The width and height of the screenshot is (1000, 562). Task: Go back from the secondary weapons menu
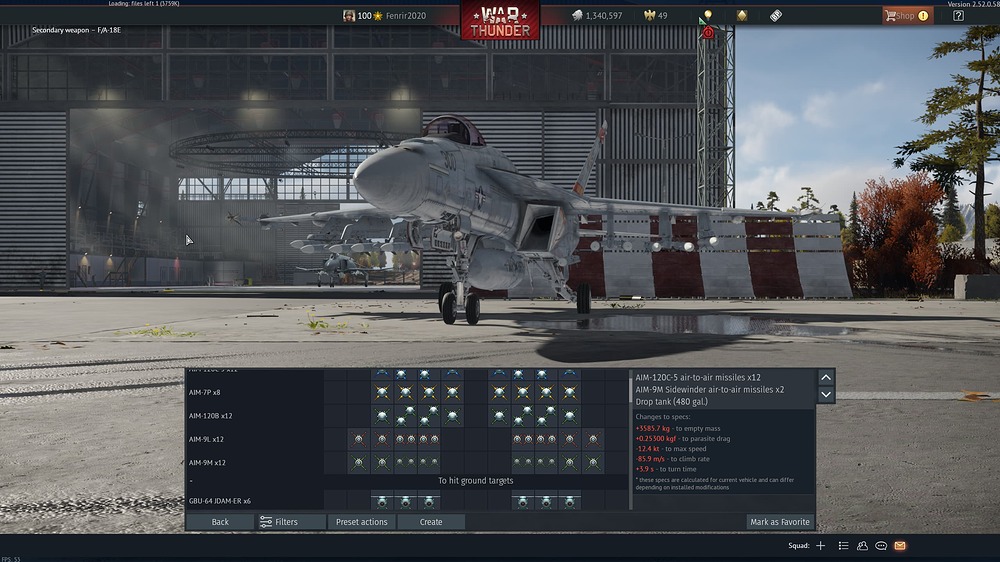pos(220,522)
